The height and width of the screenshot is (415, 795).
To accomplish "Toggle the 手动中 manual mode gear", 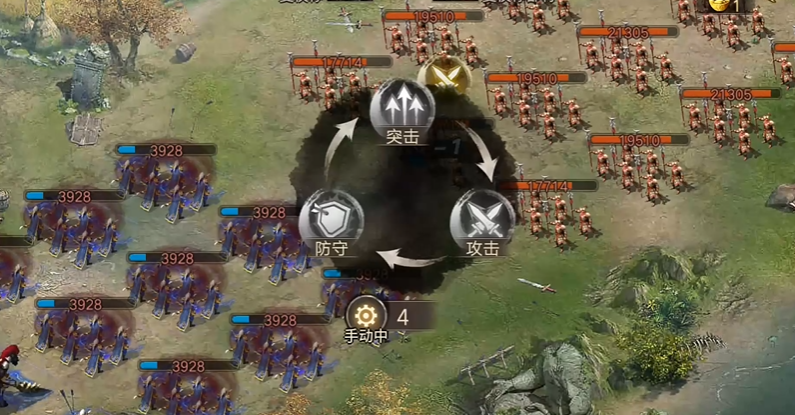I will pos(364,315).
